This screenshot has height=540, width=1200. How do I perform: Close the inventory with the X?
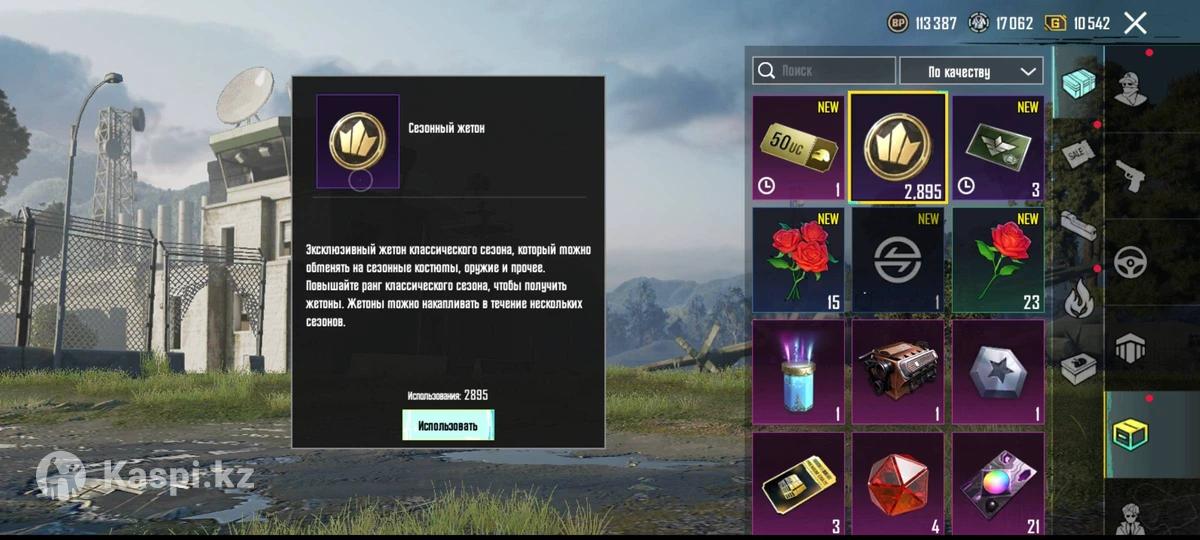click(1135, 23)
